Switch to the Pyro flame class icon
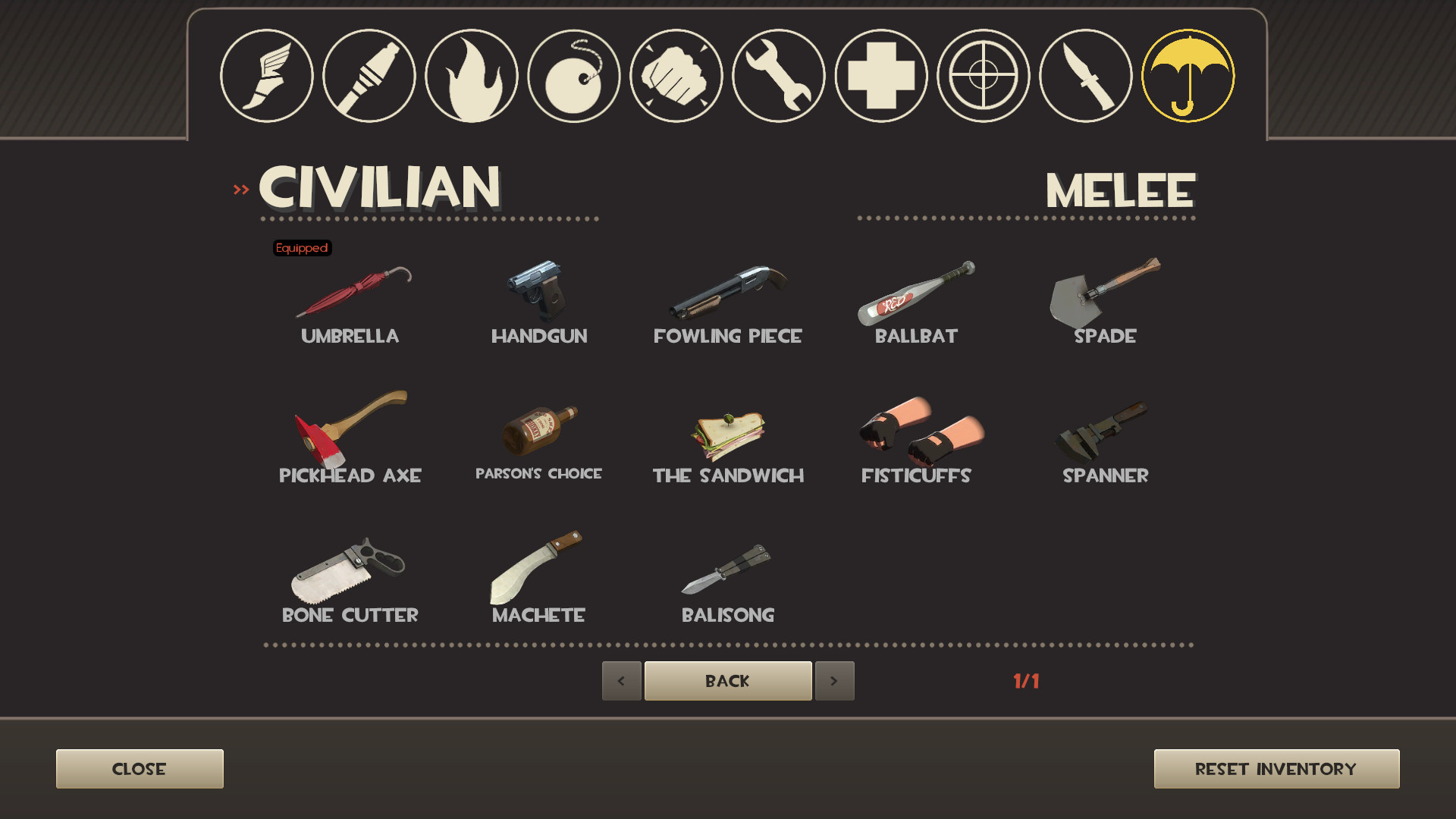Viewport: 1456px width, 819px height. tap(472, 75)
